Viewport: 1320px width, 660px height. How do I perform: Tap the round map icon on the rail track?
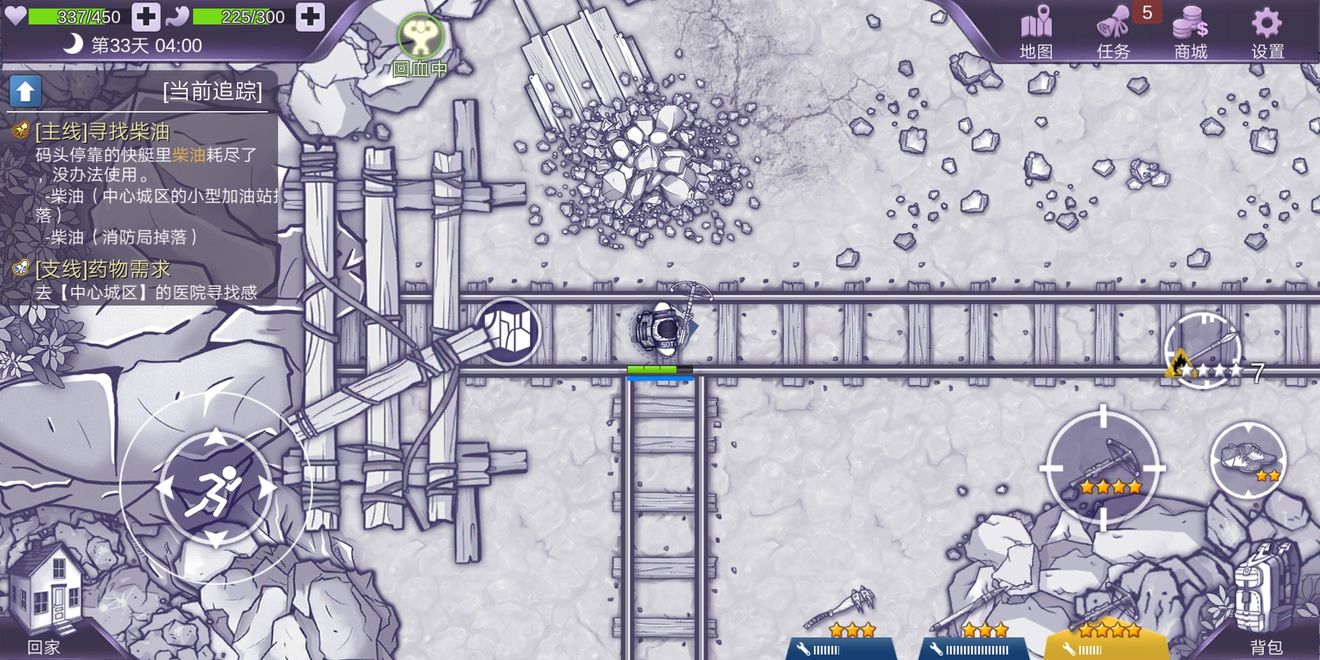coord(506,331)
